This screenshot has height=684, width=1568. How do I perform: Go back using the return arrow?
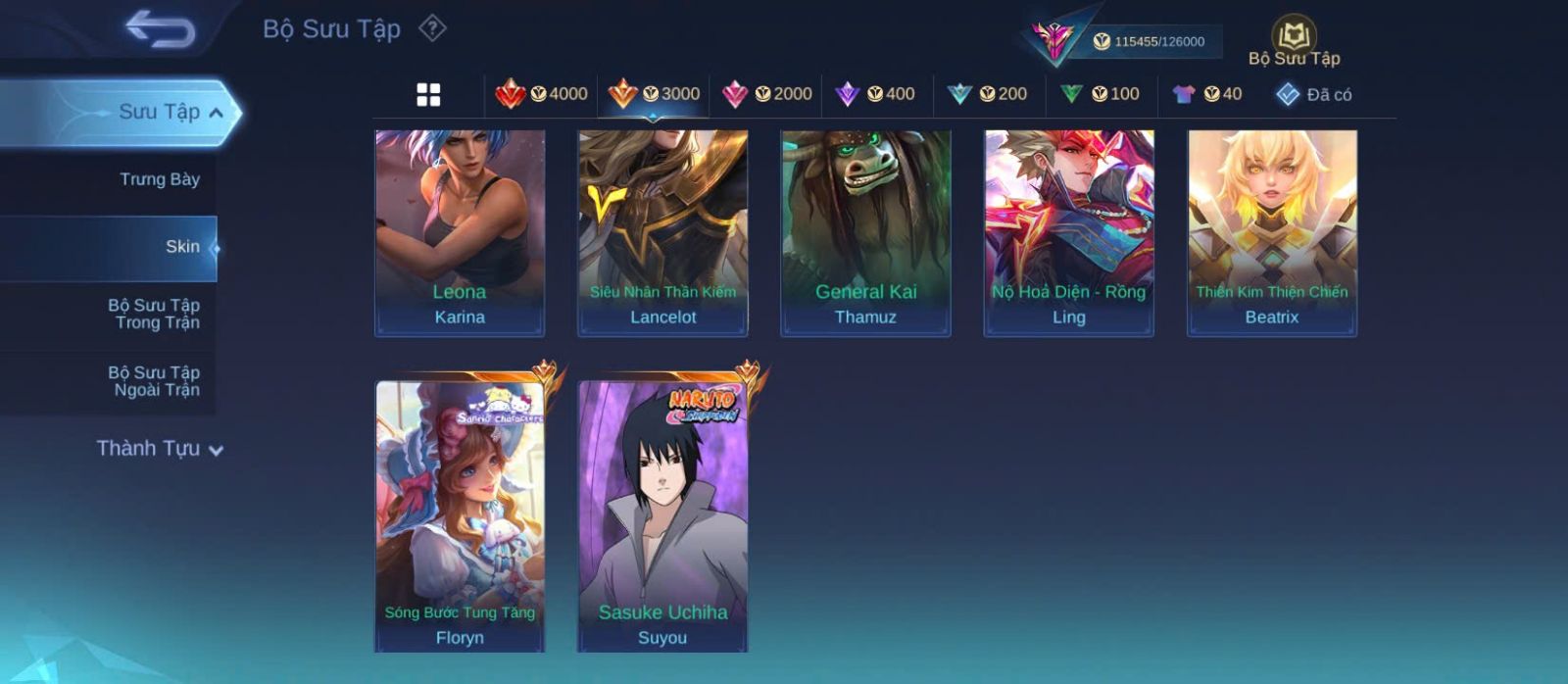(160, 29)
